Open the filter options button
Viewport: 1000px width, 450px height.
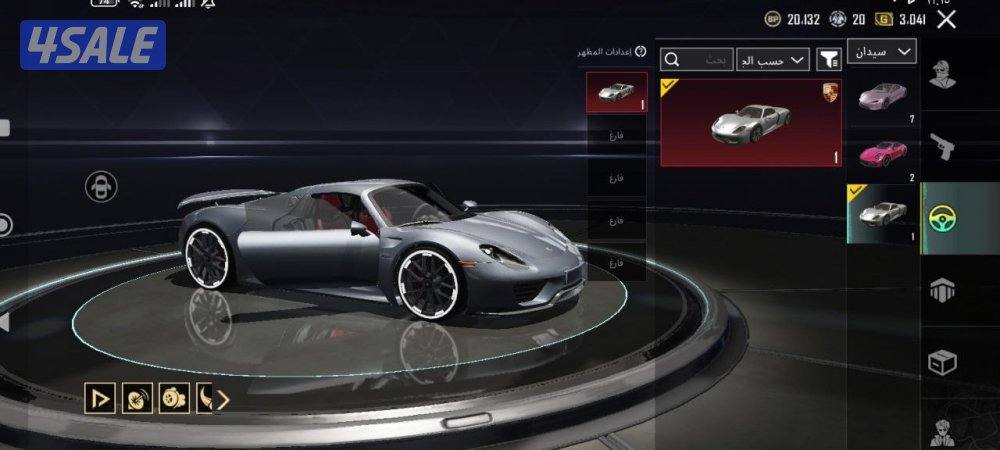[829, 60]
